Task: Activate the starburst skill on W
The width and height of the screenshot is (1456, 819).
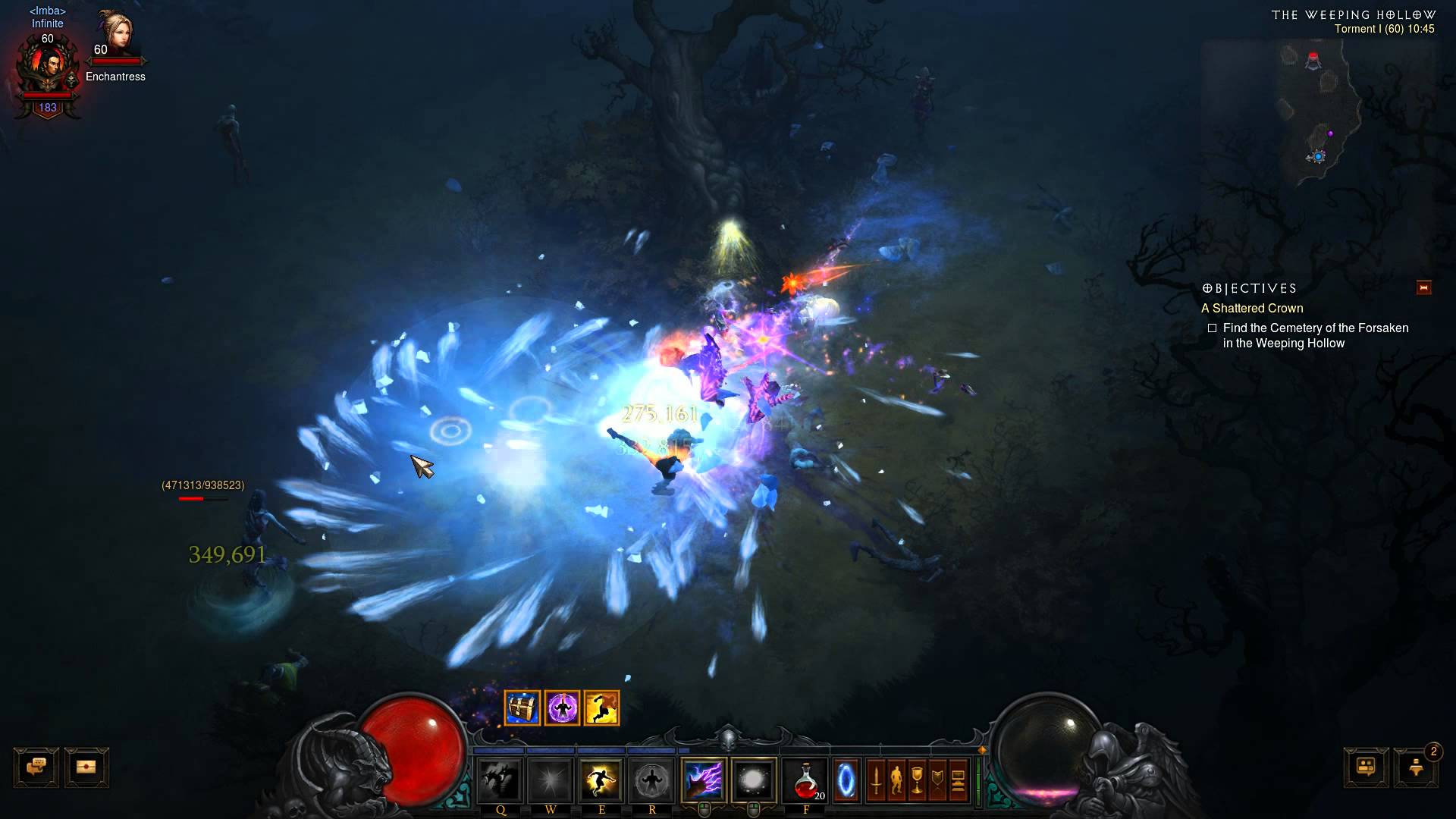Action: (x=551, y=780)
